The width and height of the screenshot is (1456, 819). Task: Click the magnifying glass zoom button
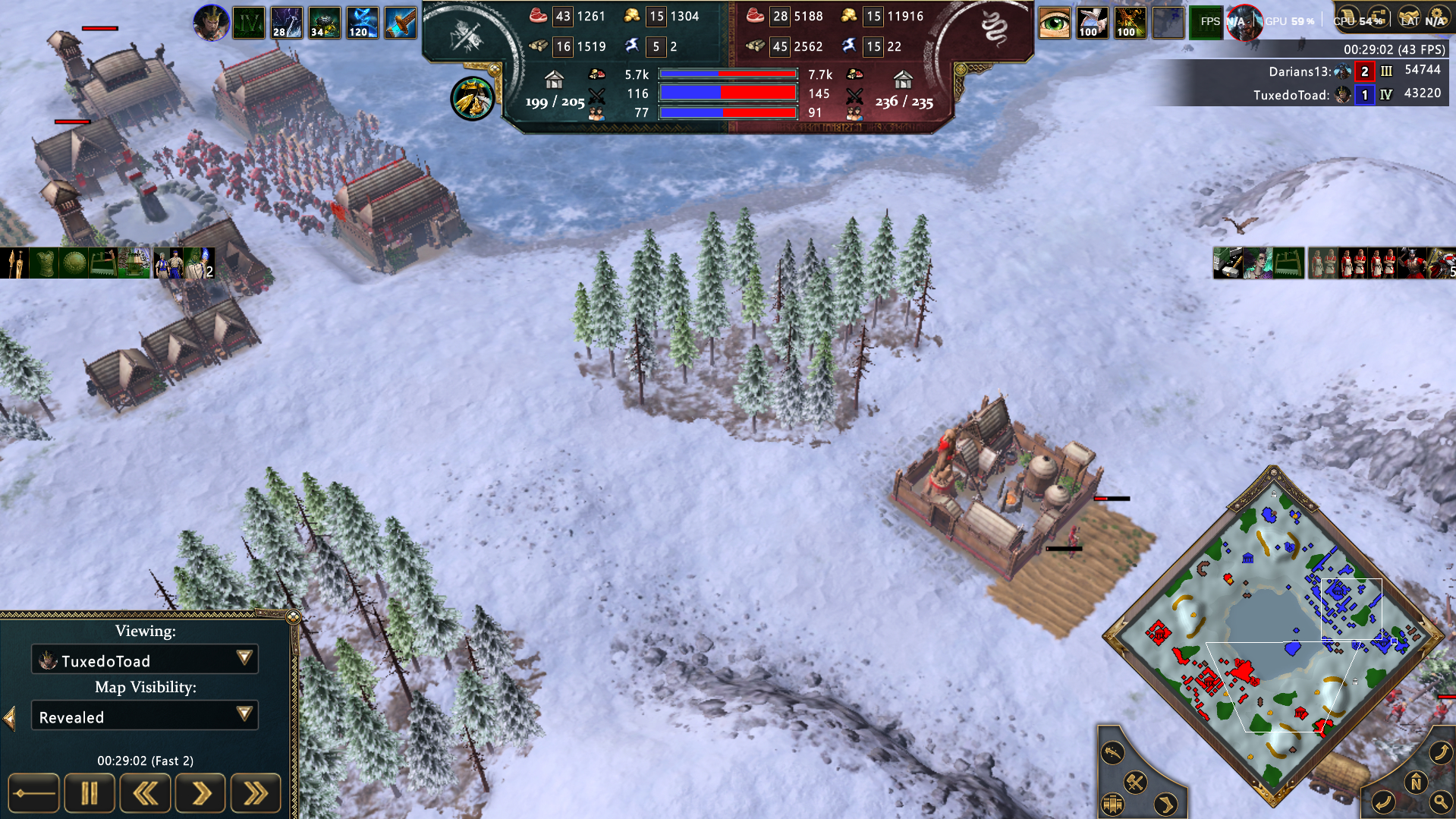pos(1439,802)
